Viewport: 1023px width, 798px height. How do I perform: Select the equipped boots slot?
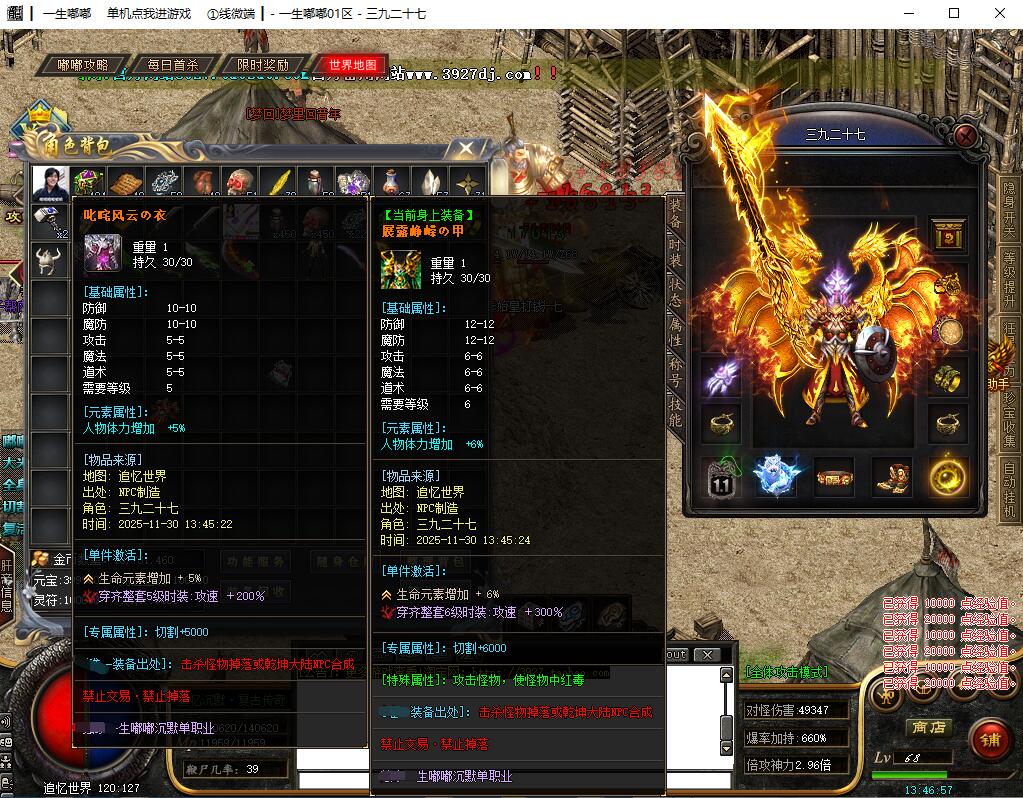click(892, 477)
